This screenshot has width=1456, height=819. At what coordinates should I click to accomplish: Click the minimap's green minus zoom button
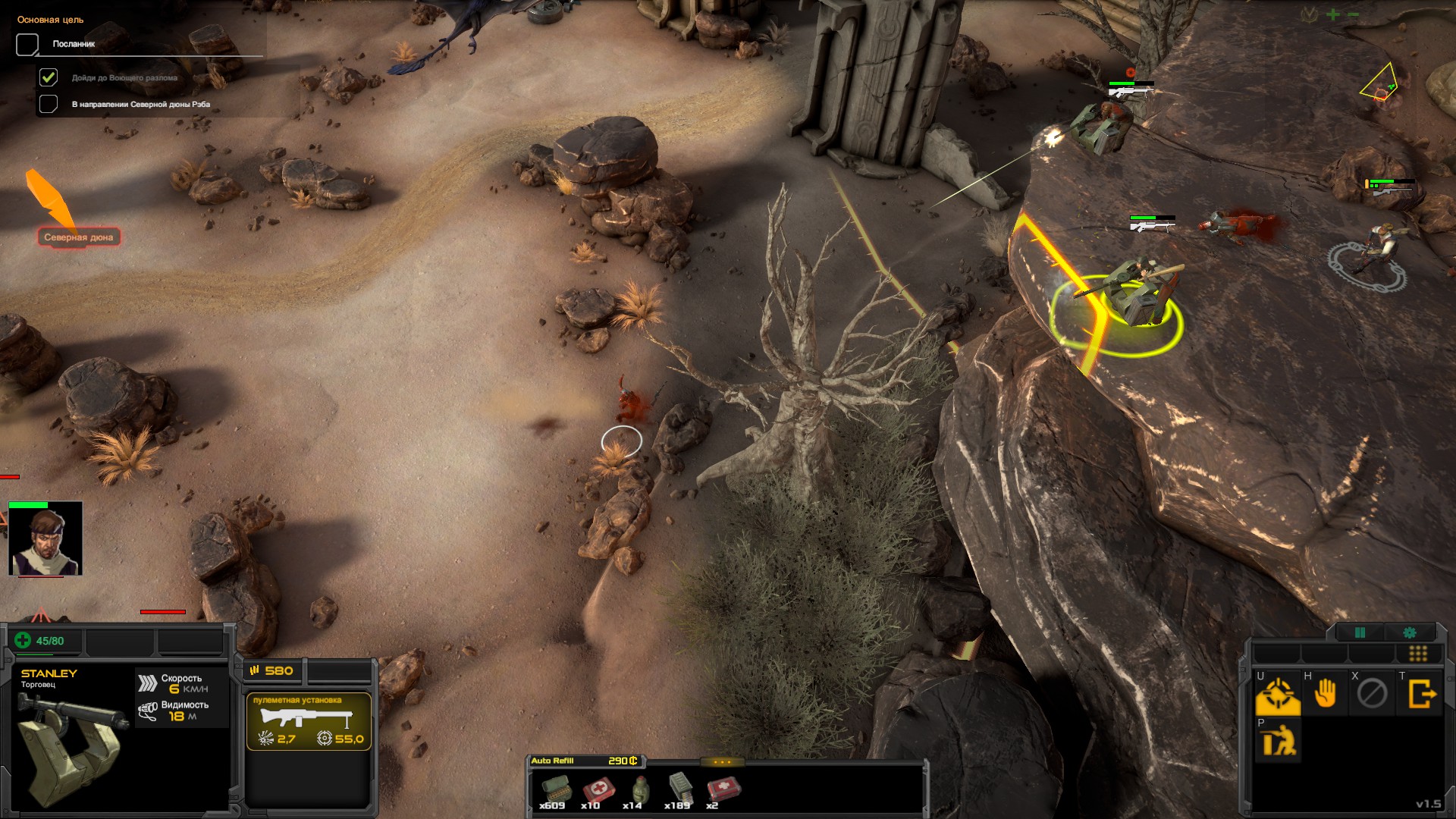click(1354, 14)
